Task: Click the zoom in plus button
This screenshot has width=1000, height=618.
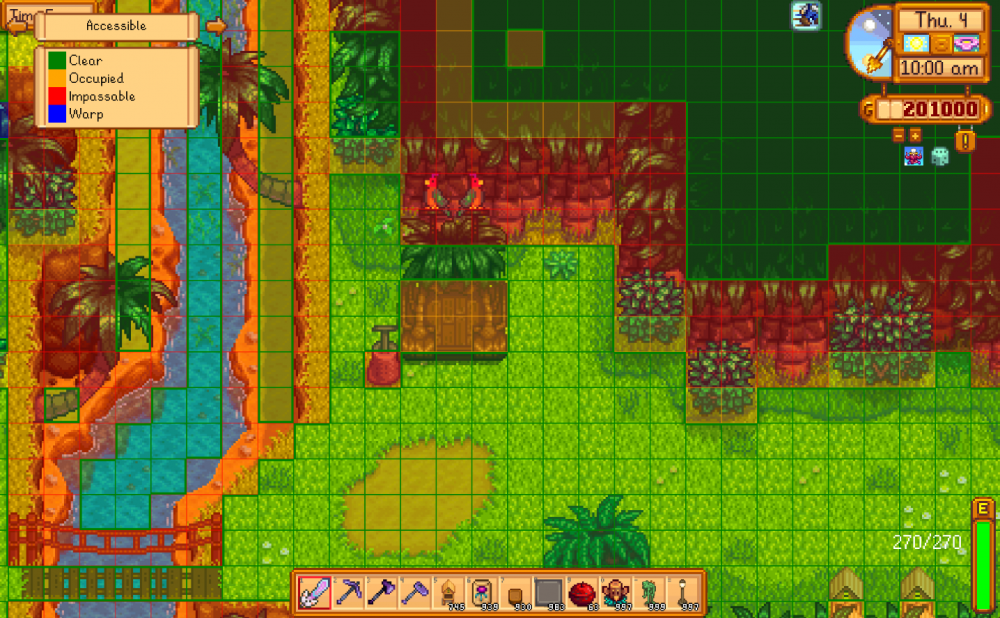Action: coord(915,134)
